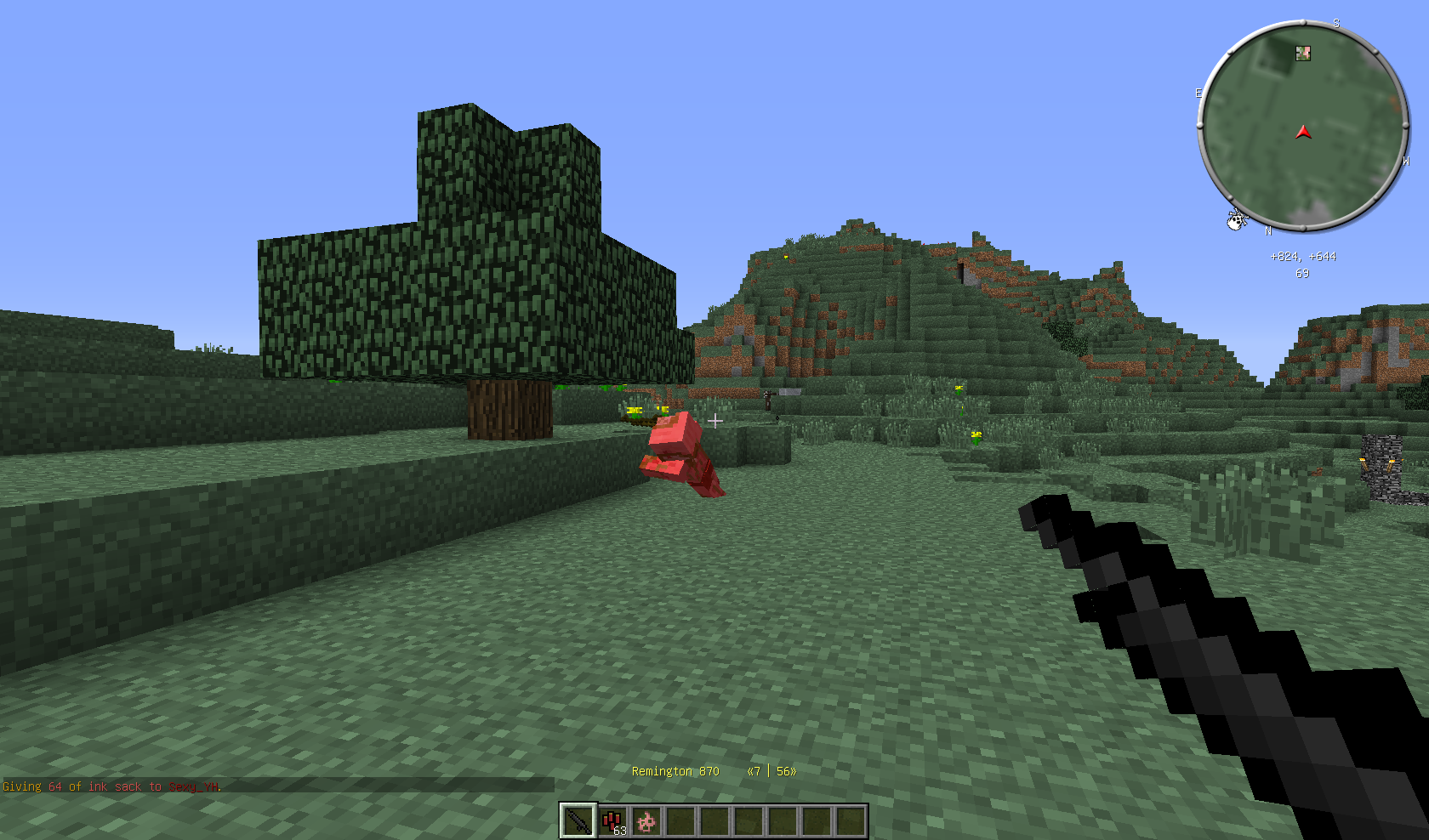Click the circular minimap
Screen dimensions: 1429x840
(x=1302, y=126)
